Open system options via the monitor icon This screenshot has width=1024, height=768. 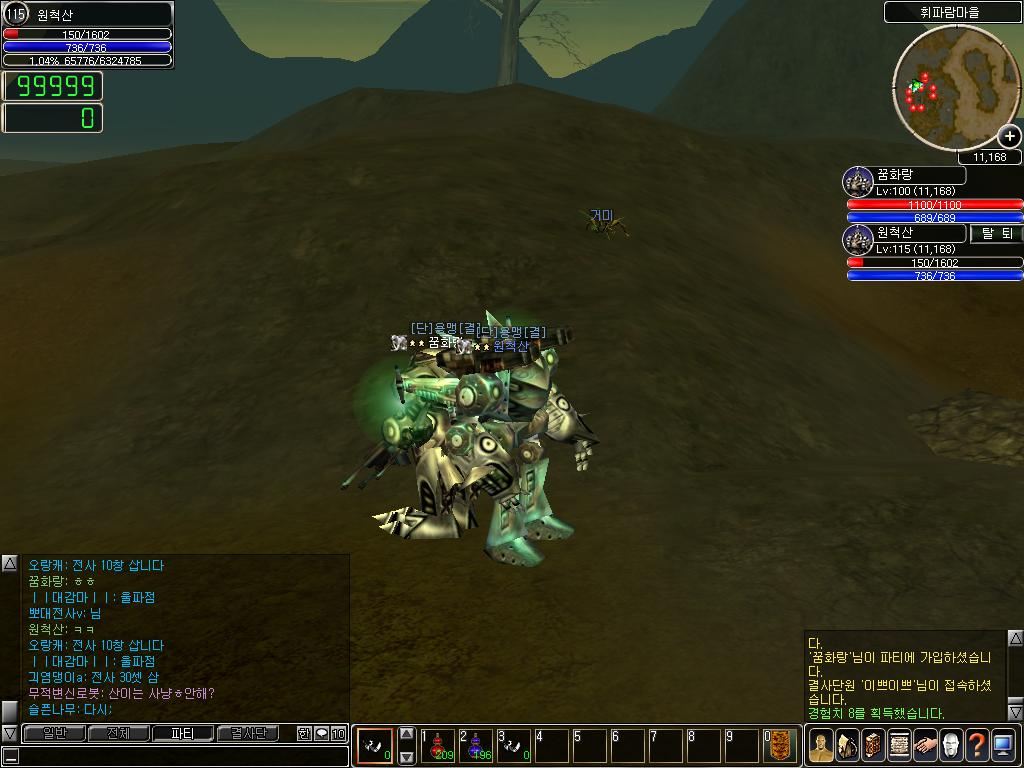coord(1003,745)
